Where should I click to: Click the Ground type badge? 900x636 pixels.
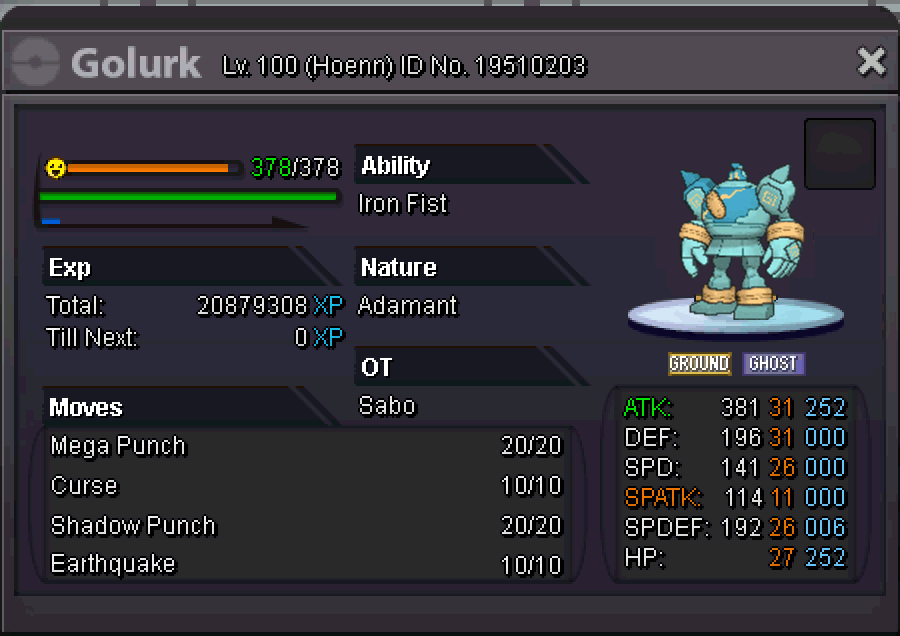click(699, 363)
